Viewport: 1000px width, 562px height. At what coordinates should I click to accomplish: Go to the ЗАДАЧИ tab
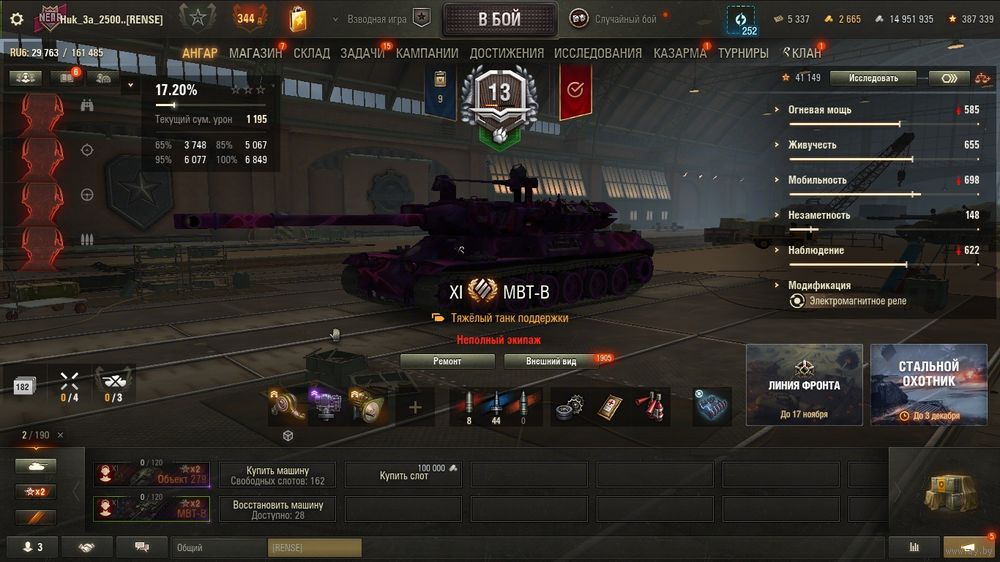click(362, 53)
